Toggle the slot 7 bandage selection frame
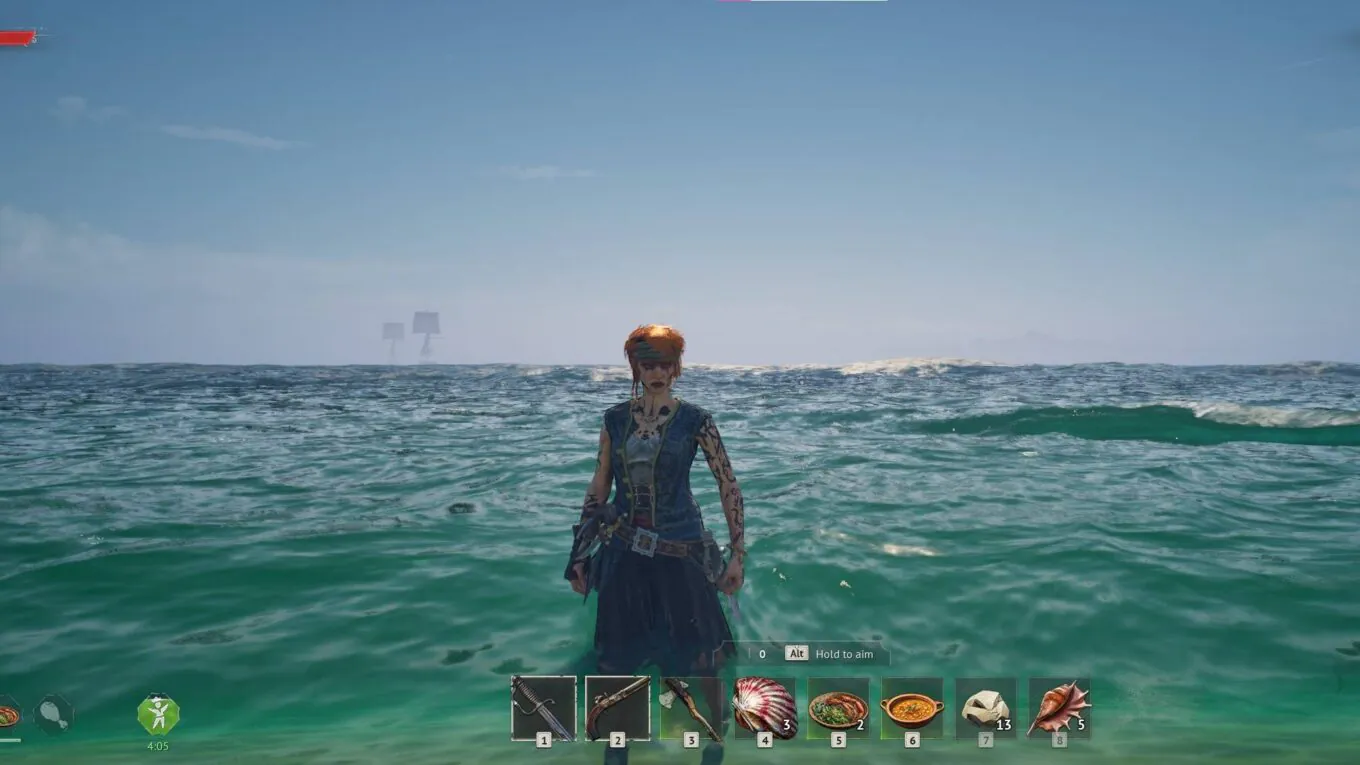 coord(986,705)
